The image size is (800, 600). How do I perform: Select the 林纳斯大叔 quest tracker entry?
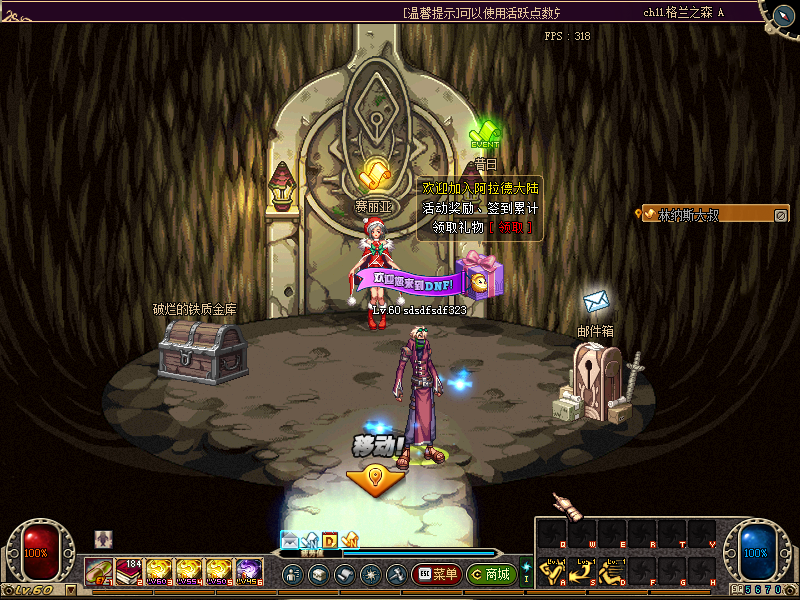click(706, 214)
